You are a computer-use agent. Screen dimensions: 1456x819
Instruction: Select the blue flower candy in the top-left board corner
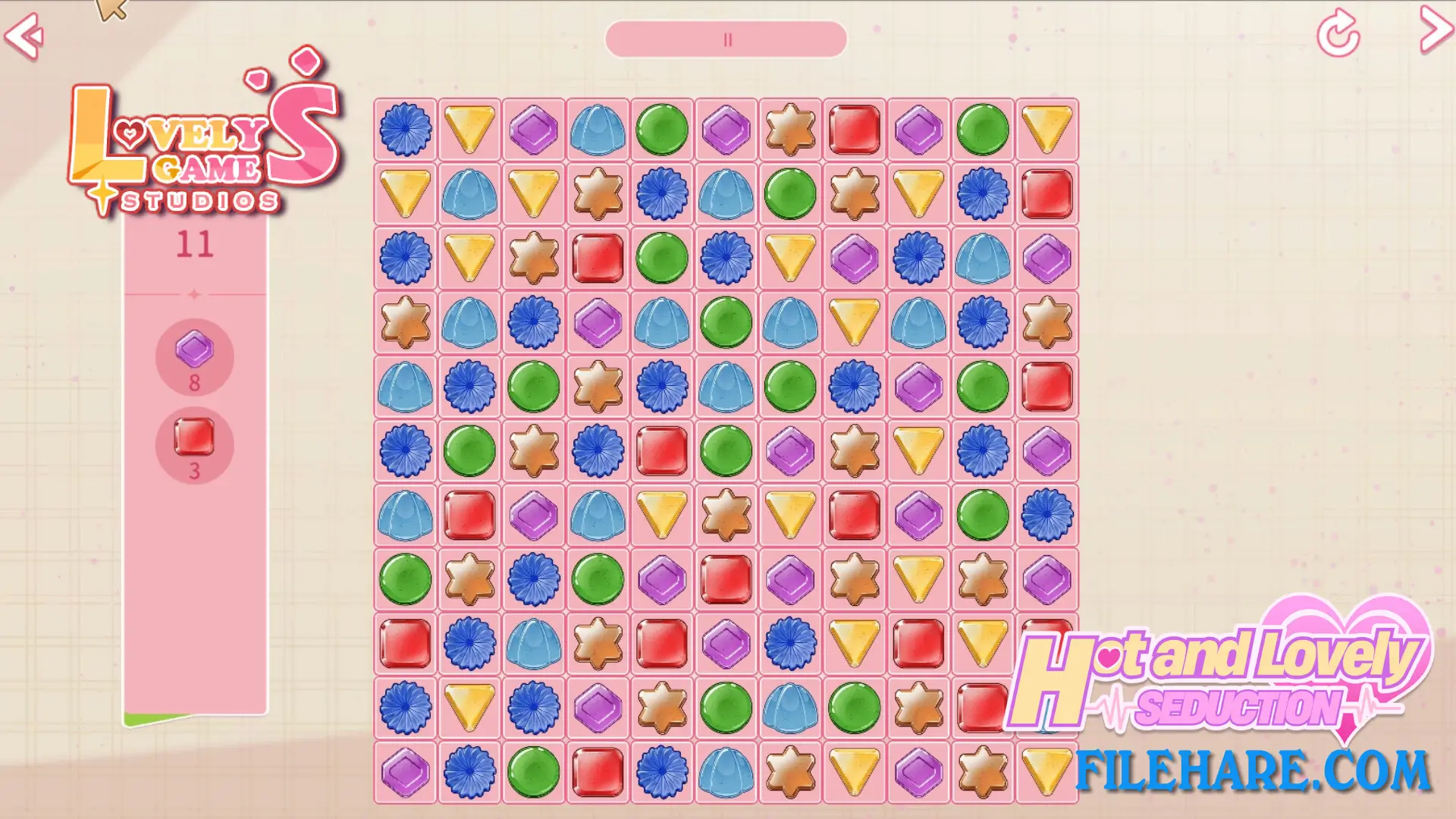coord(404,130)
